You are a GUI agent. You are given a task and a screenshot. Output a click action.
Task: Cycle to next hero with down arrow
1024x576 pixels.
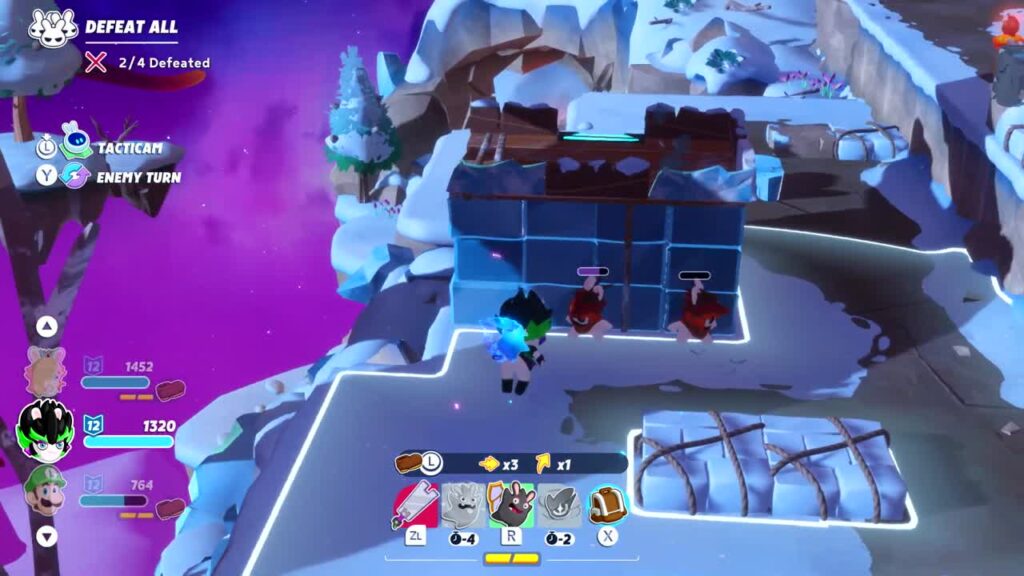47,536
